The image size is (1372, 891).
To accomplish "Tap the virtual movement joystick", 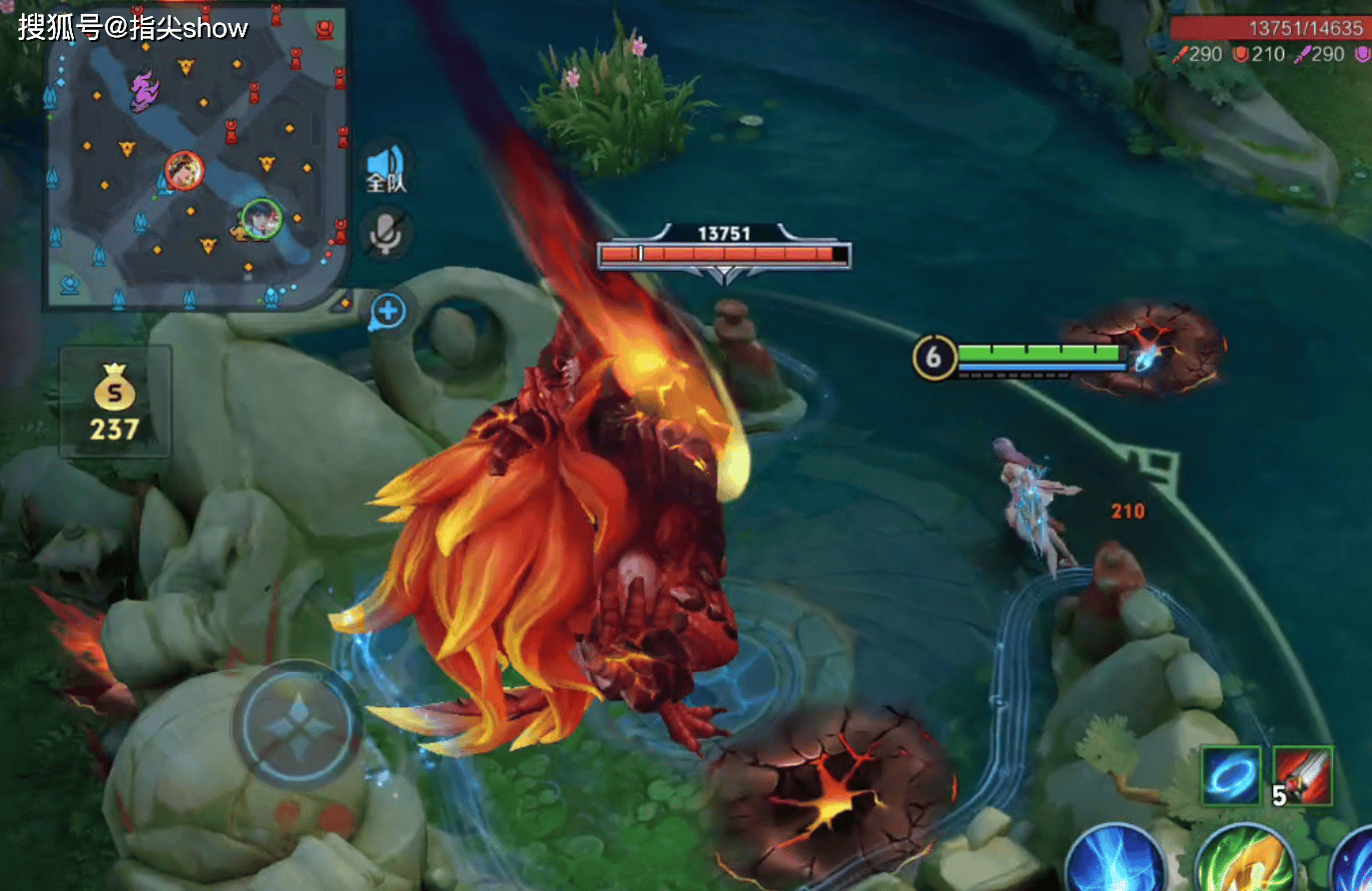I will click(x=298, y=723).
